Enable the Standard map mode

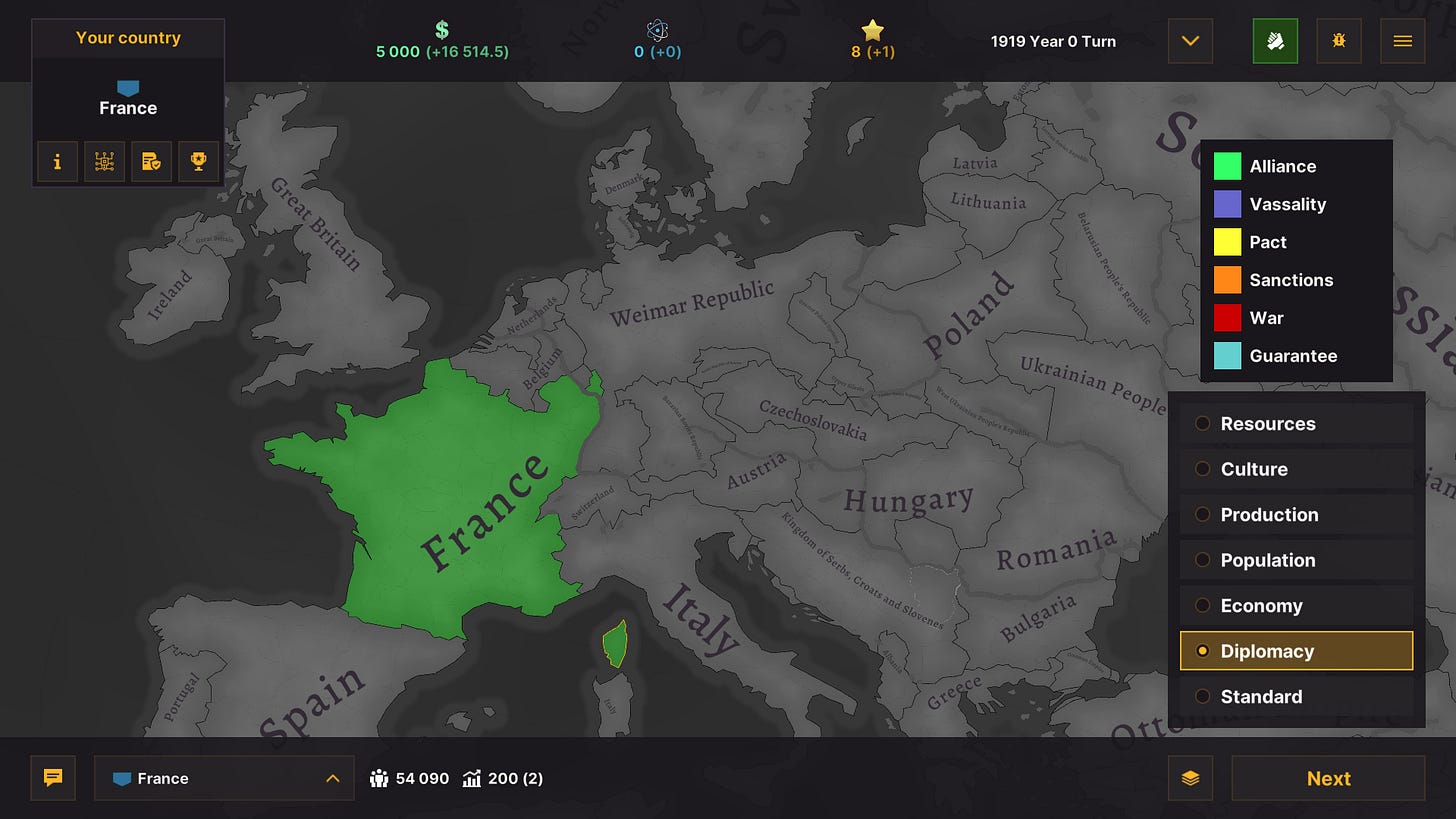1262,696
